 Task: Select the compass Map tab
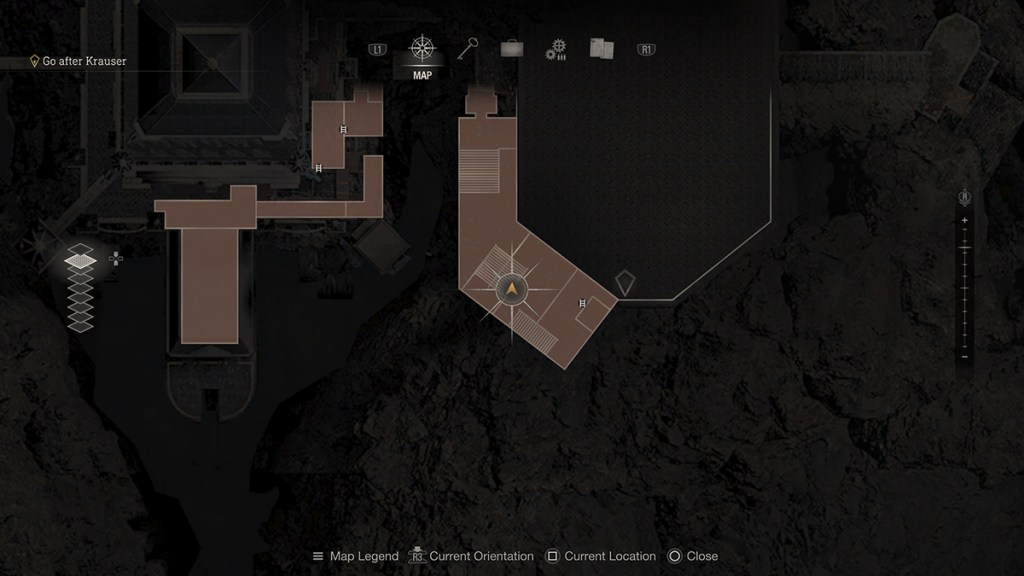tap(422, 50)
